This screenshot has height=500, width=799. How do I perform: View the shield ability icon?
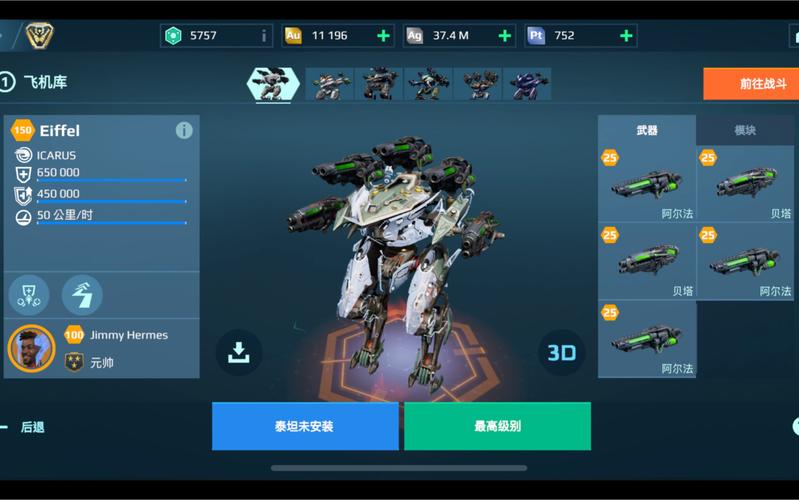tap(28, 295)
